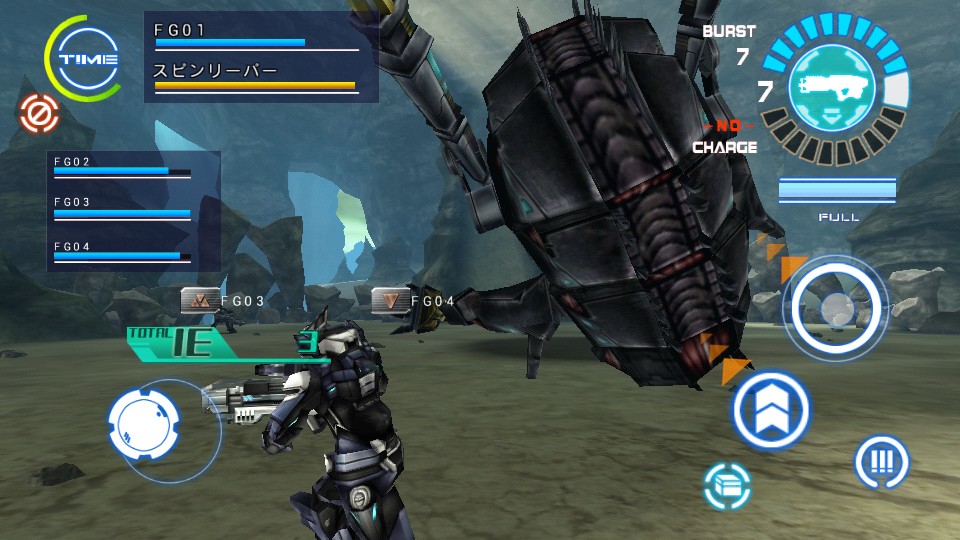The height and width of the screenshot is (540, 960).
Task: Activate the double-chevron boost button
Action: (x=770, y=408)
